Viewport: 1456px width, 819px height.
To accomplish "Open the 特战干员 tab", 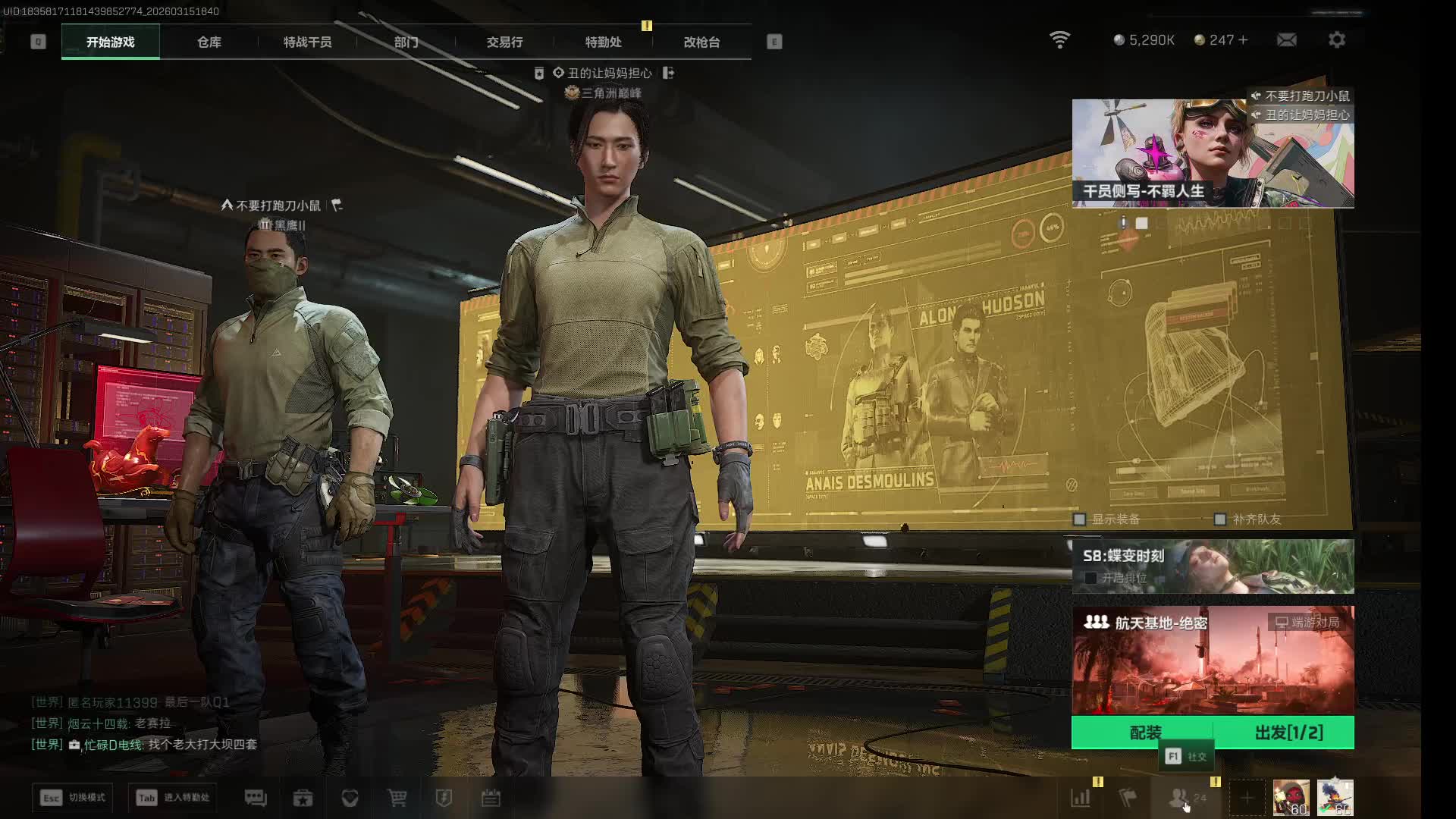I will tap(307, 42).
